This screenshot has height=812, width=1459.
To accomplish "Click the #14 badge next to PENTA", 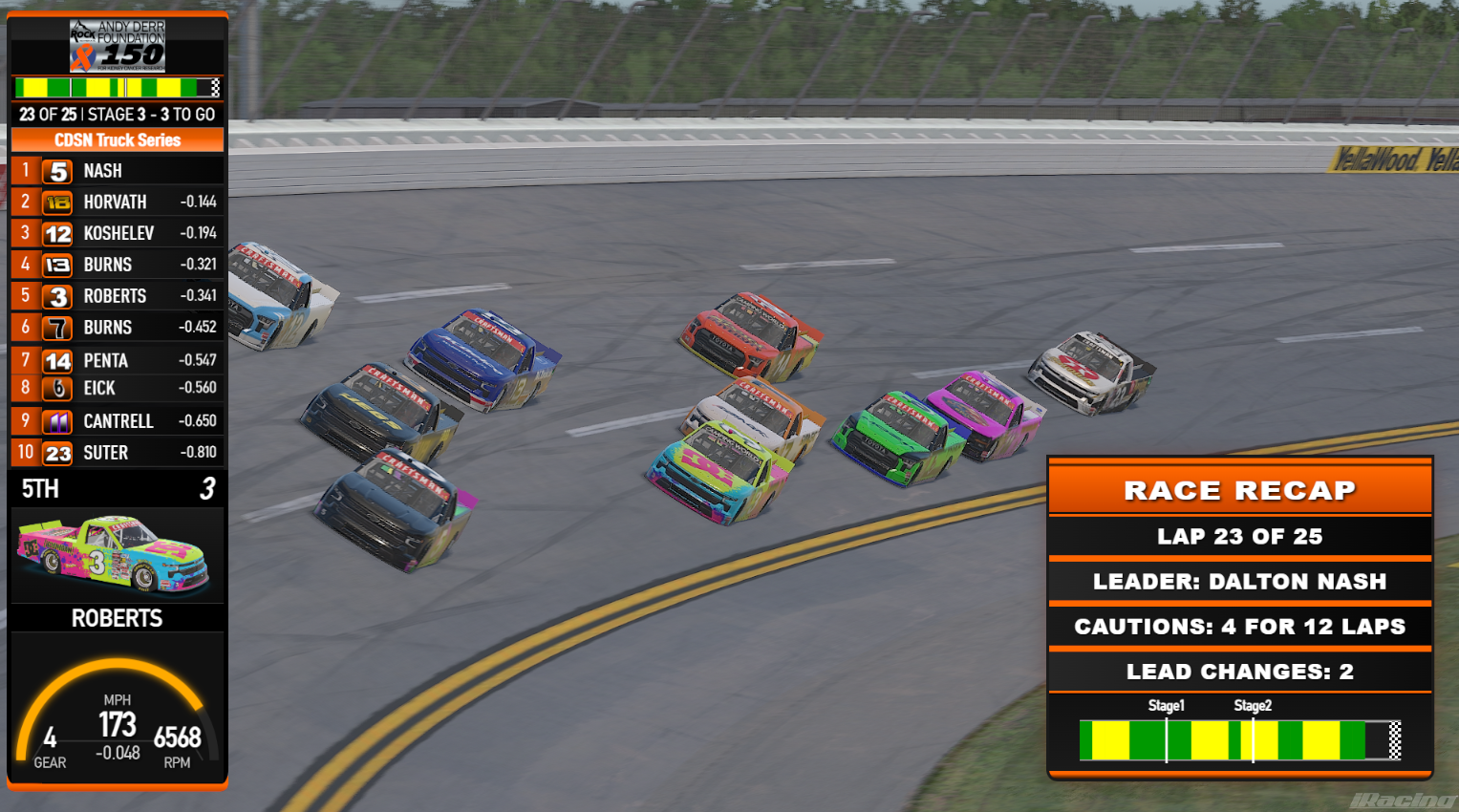I will [57, 360].
